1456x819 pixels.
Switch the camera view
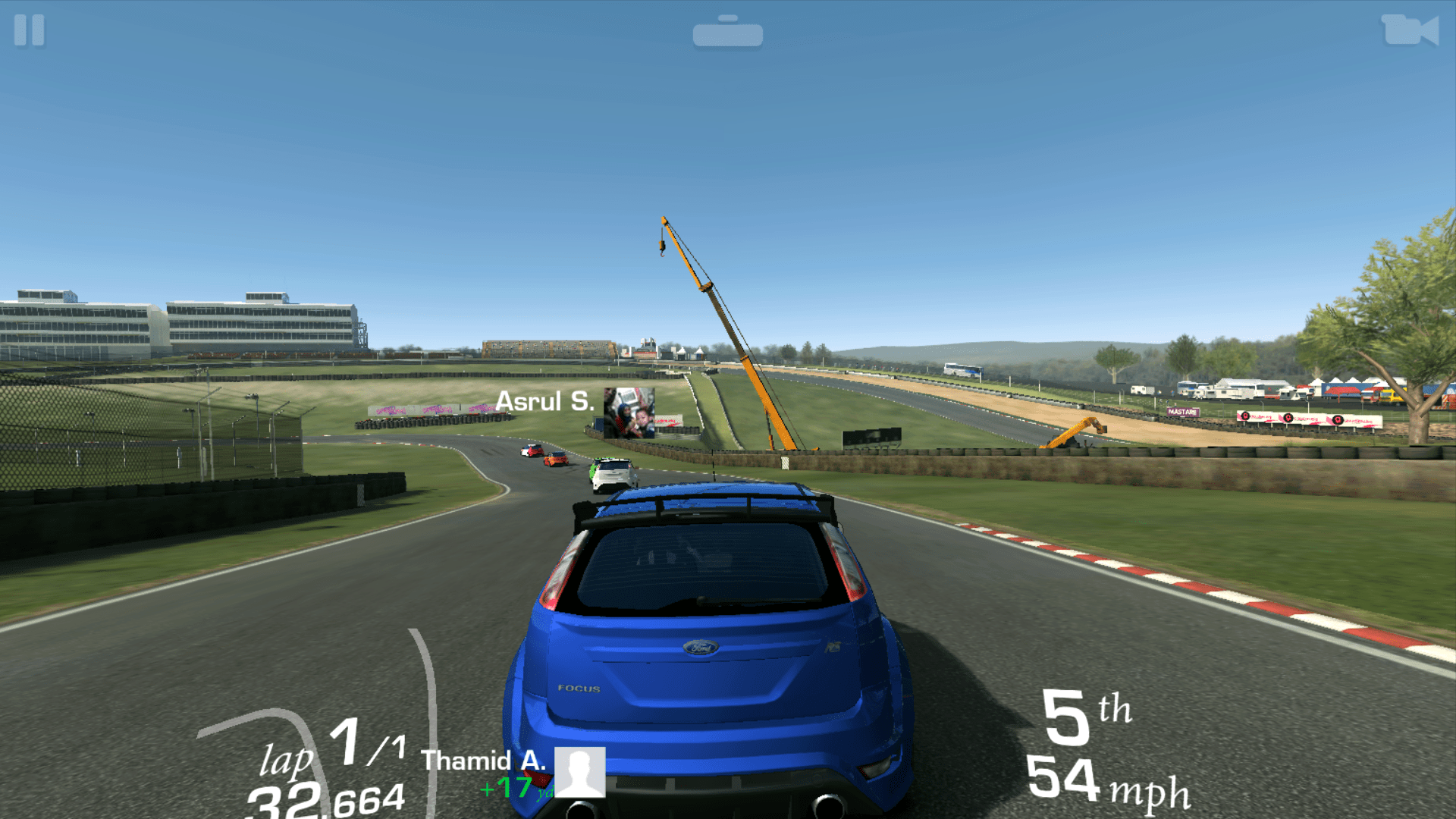[x=1409, y=31]
